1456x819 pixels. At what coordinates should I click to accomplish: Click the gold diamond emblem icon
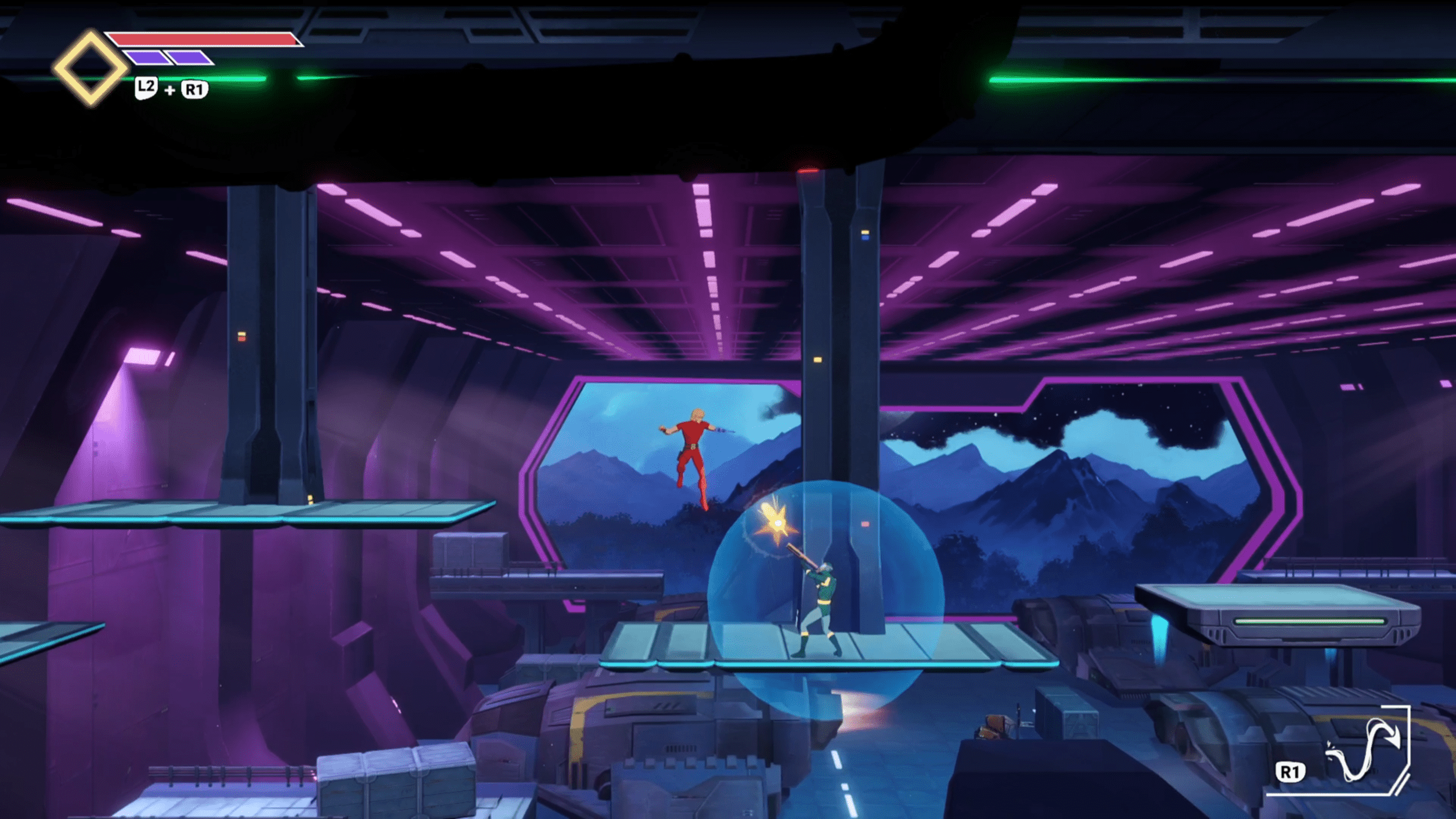click(x=90, y=69)
